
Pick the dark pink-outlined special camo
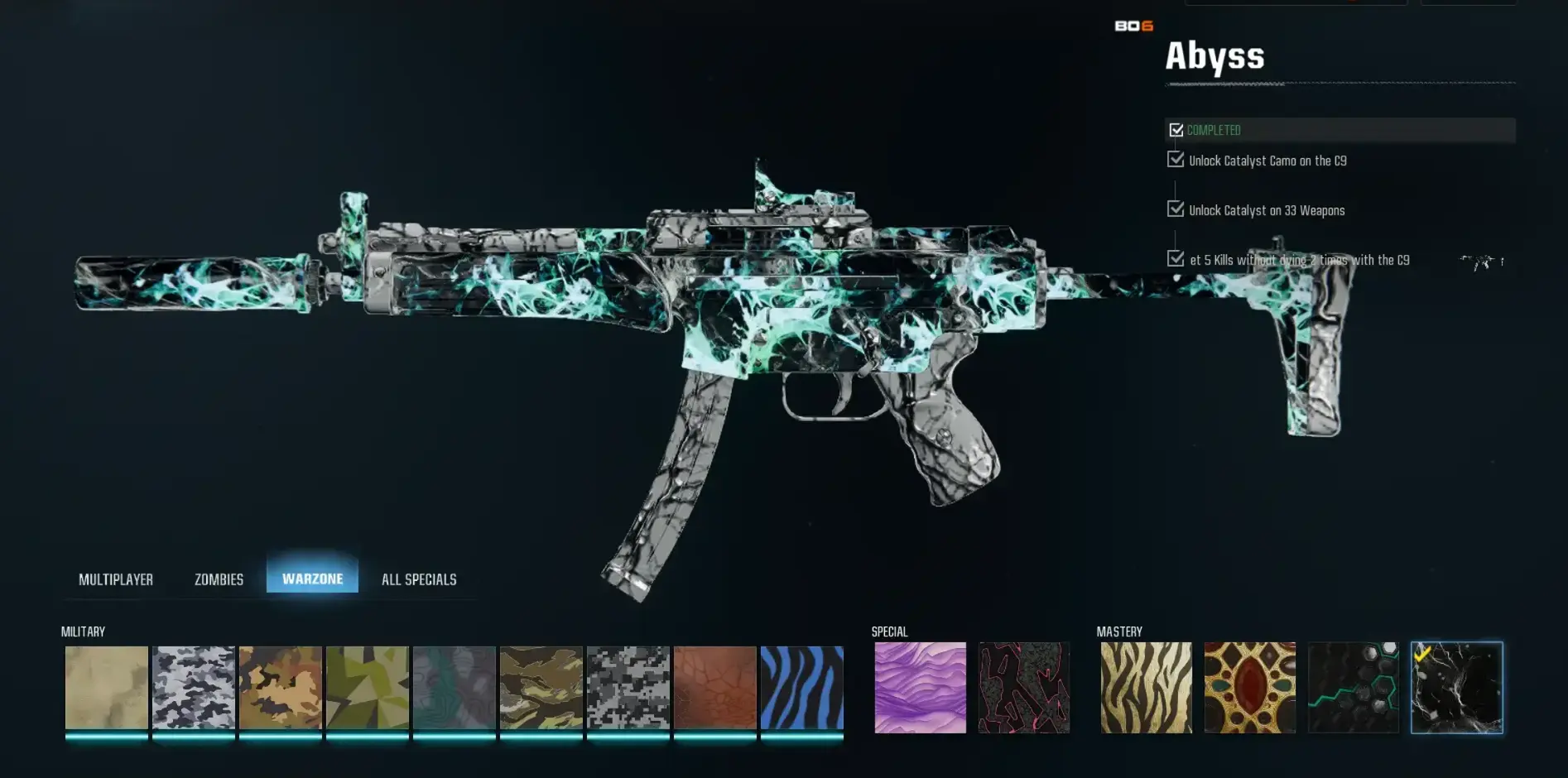(x=1024, y=688)
